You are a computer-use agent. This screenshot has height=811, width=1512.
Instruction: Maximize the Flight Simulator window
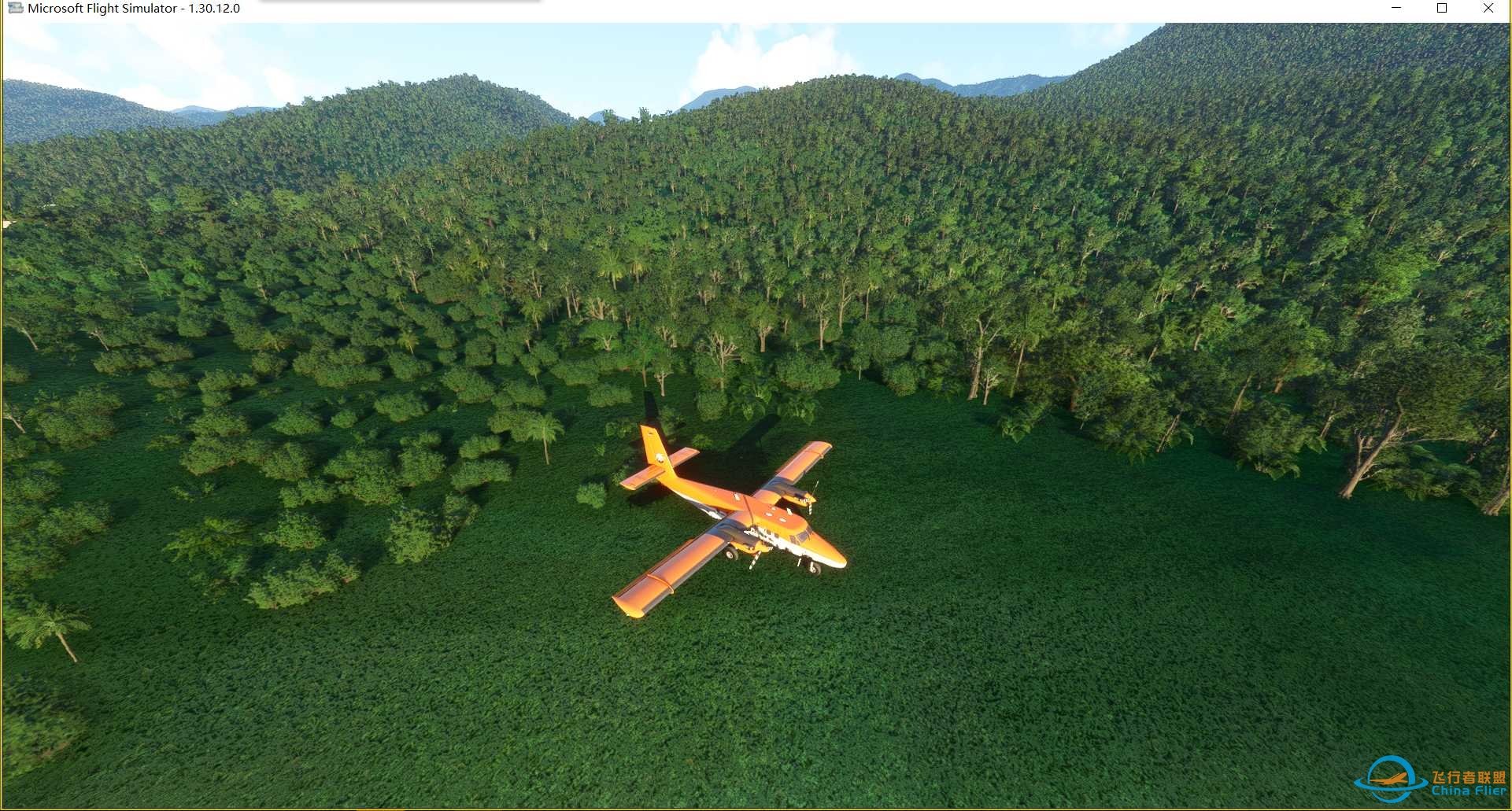(1442, 8)
